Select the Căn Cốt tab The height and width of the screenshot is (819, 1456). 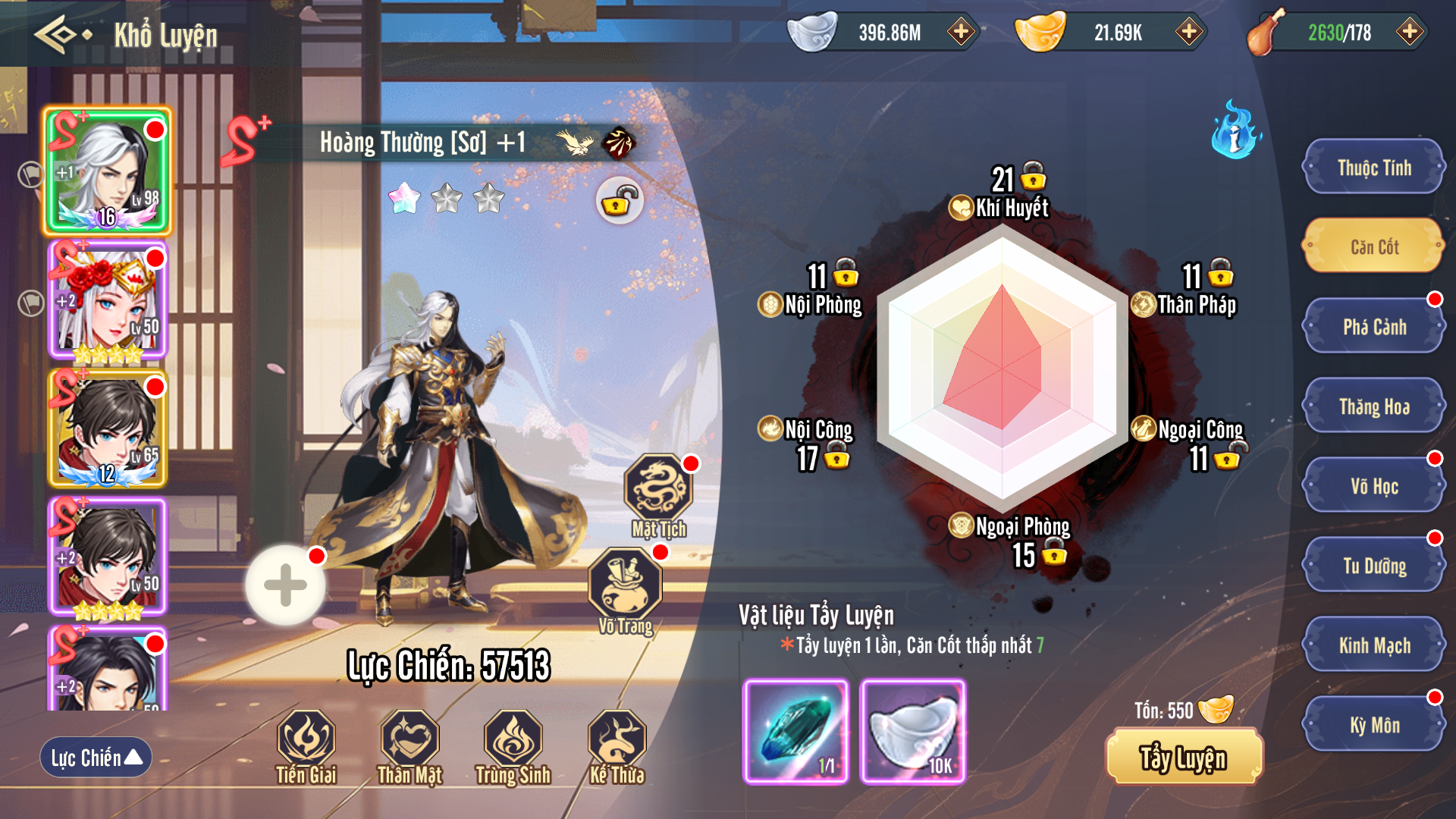click(1374, 247)
